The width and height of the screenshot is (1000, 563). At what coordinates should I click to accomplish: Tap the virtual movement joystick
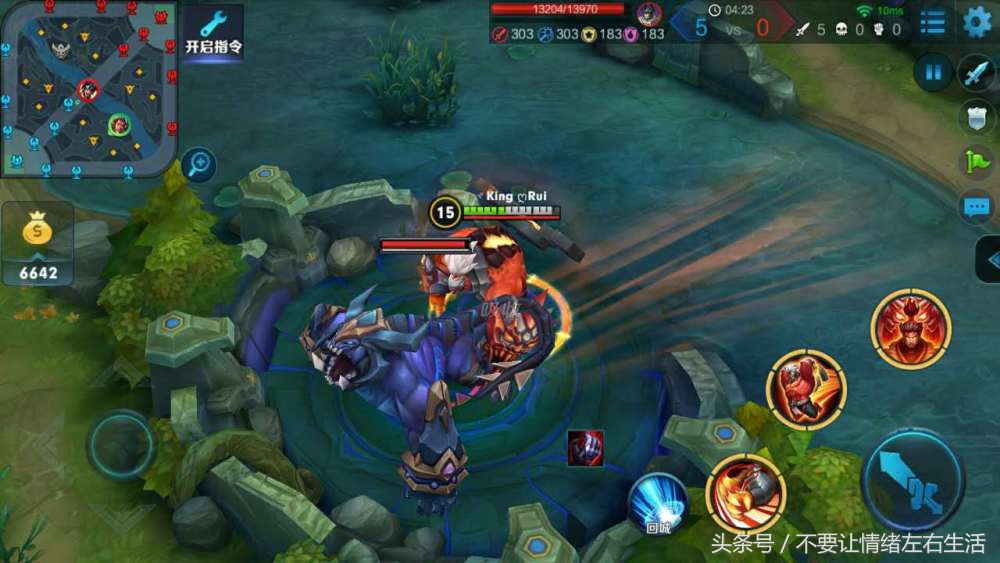(121, 445)
